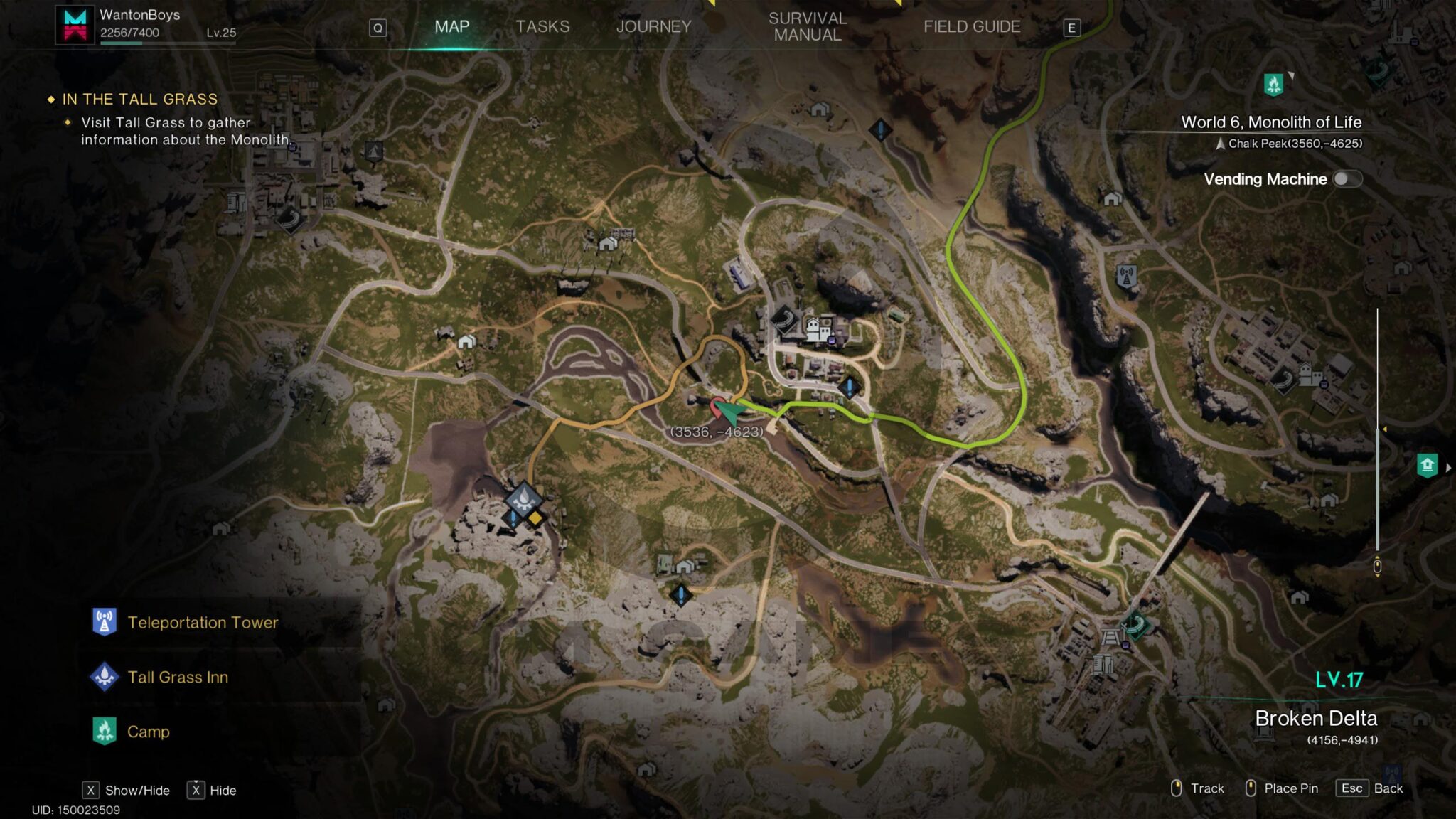The image size is (1456, 819).
Task: Click Track to follow the quest
Action: coord(1206,788)
